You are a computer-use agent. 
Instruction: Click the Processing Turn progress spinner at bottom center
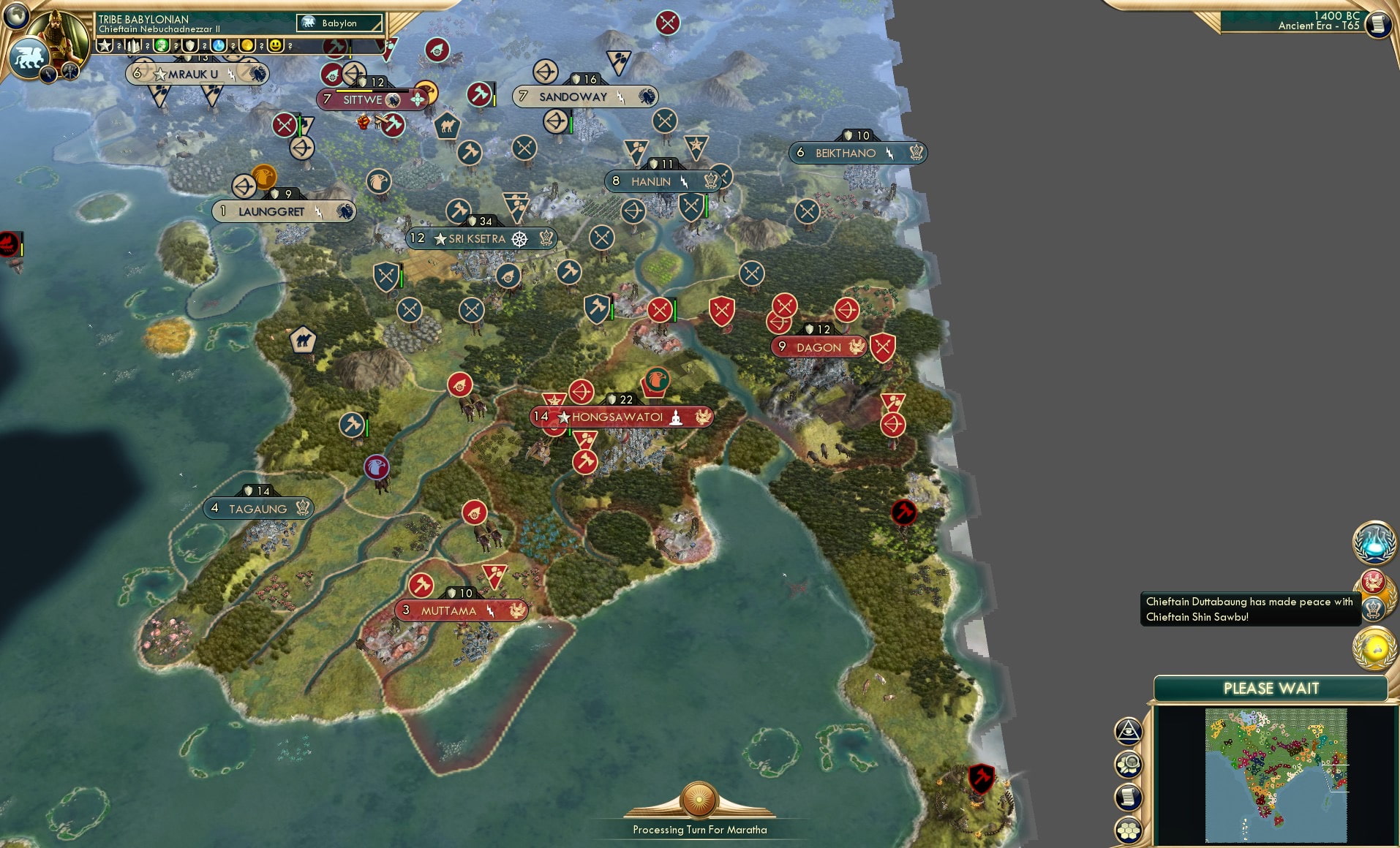tap(699, 800)
